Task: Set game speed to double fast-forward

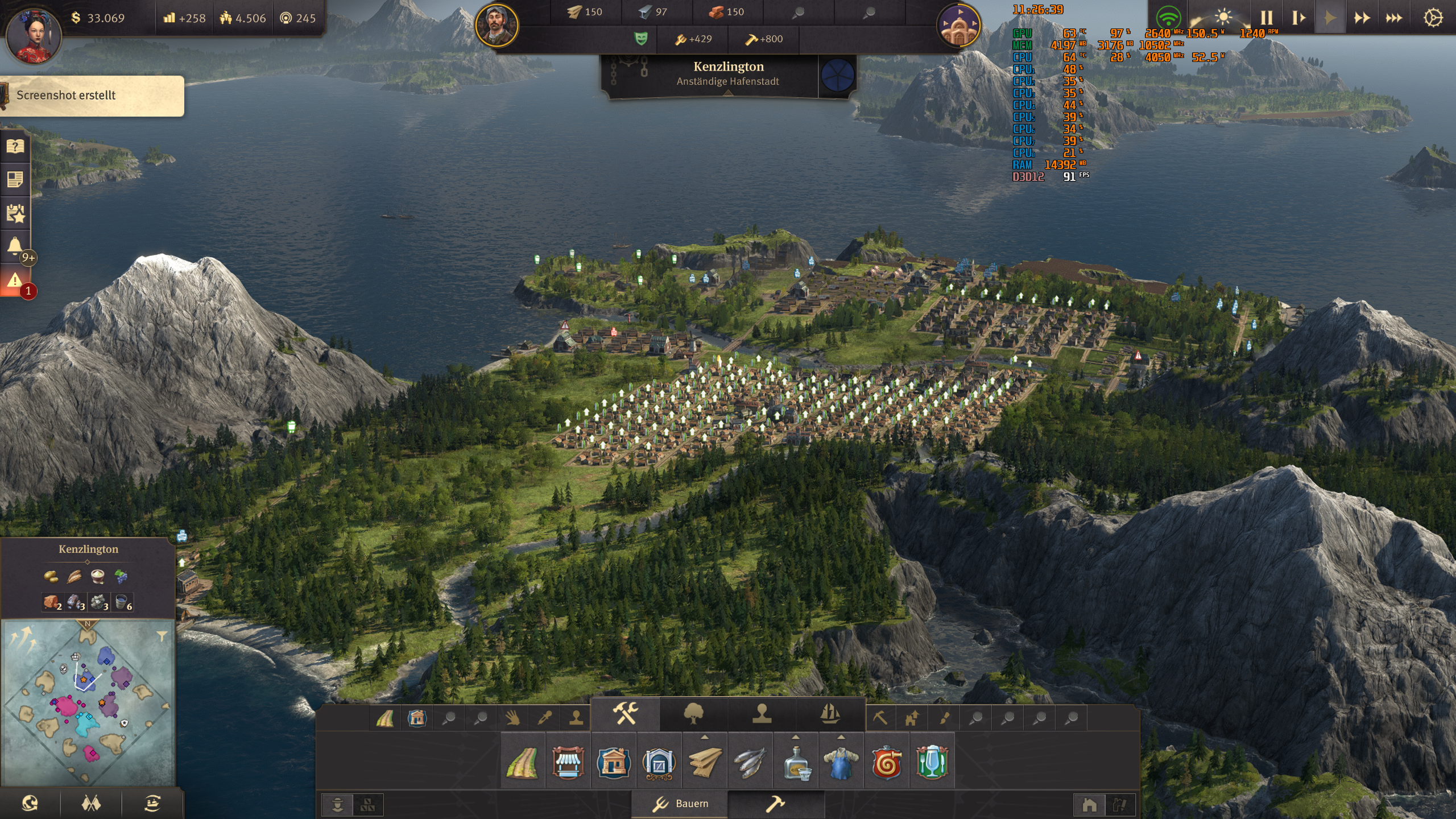Action: click(1362, 18)
